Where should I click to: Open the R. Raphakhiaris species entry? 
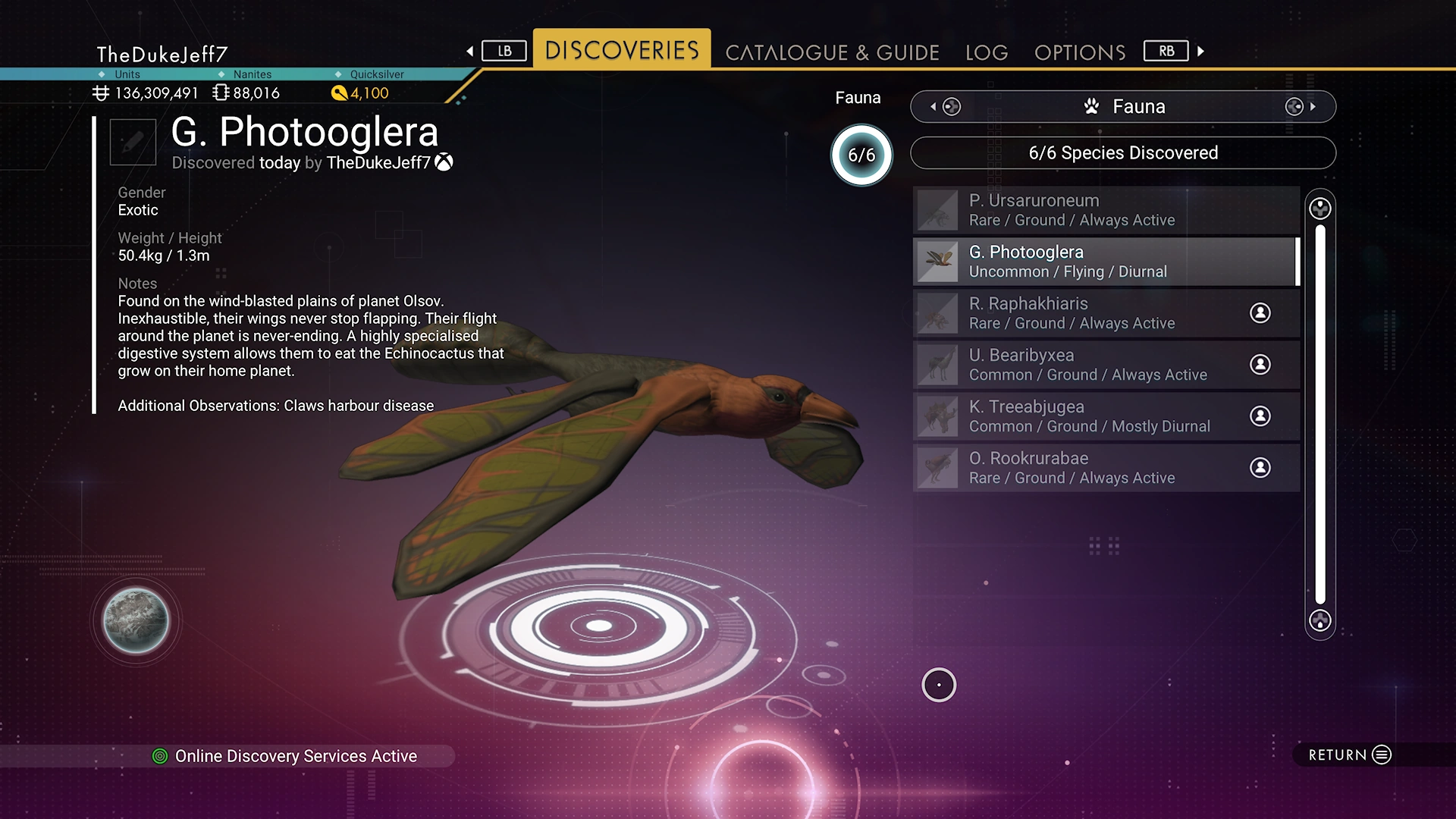(1106, 313)
